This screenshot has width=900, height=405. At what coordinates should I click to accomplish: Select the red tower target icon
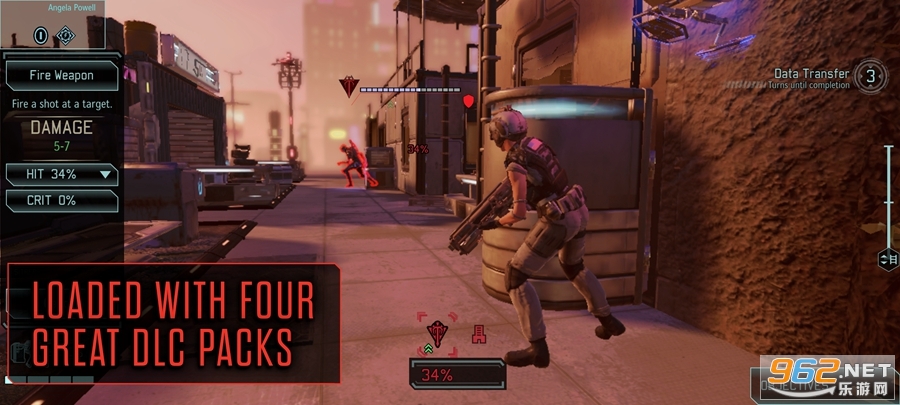click(479, 334)
